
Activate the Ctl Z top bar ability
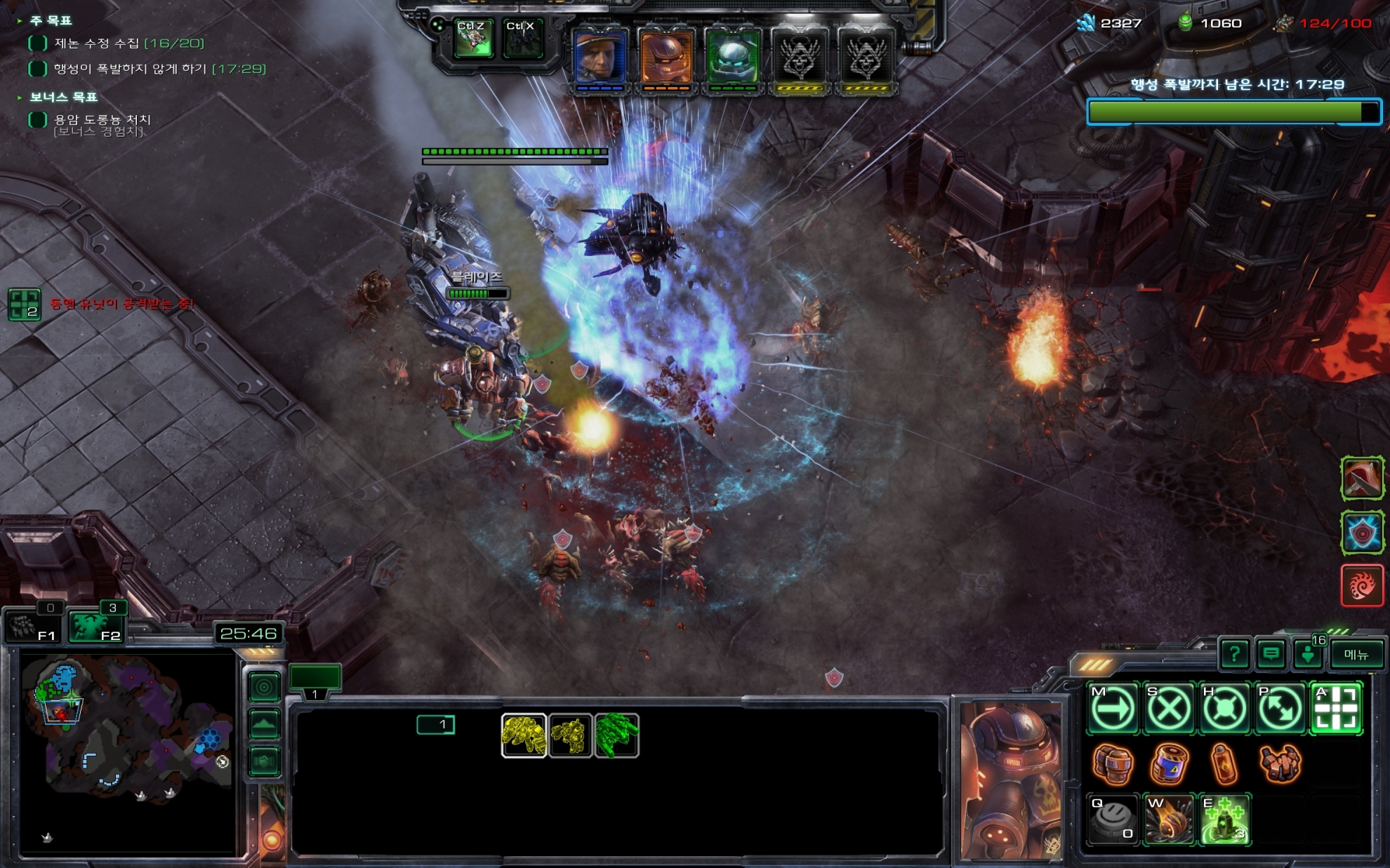point(472,39)
